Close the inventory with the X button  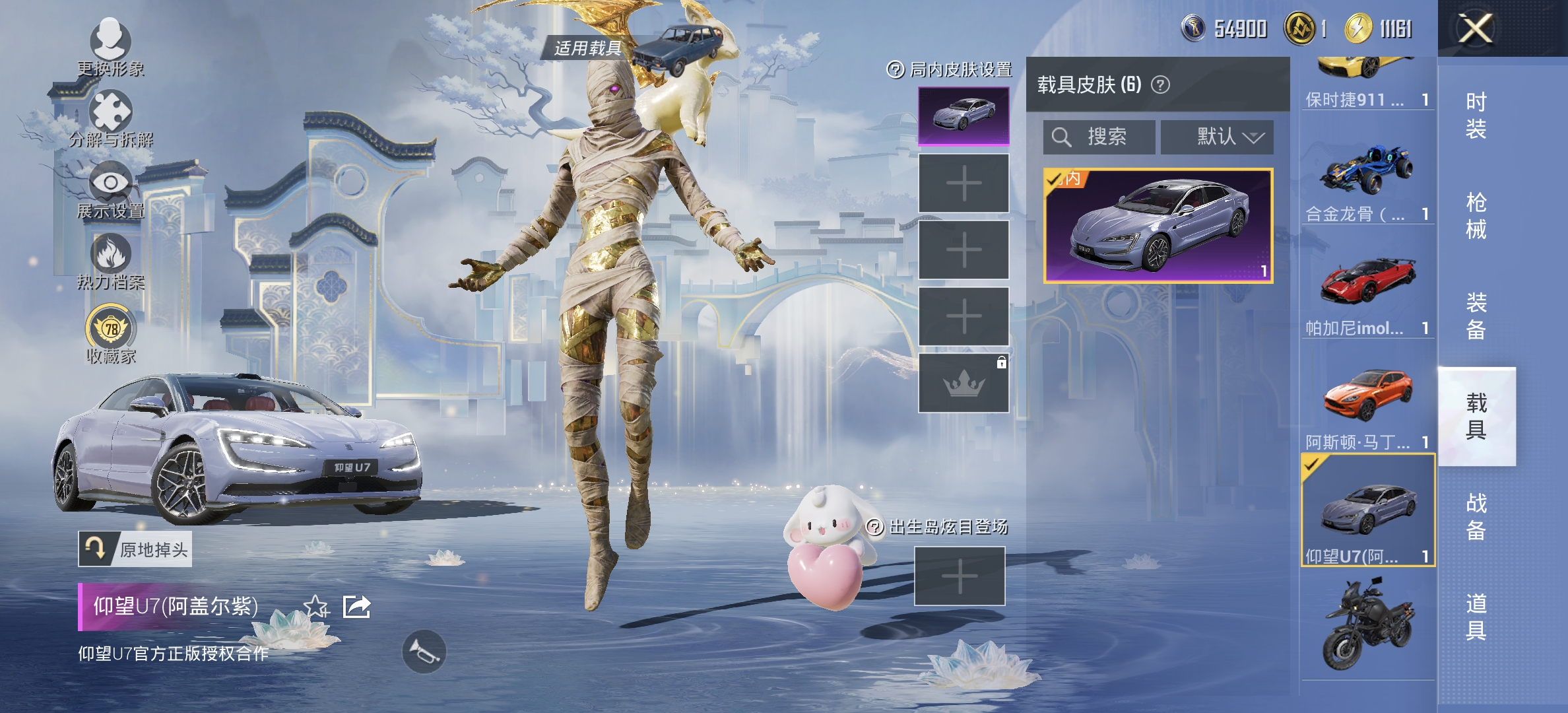click(x=1475, y=29)
